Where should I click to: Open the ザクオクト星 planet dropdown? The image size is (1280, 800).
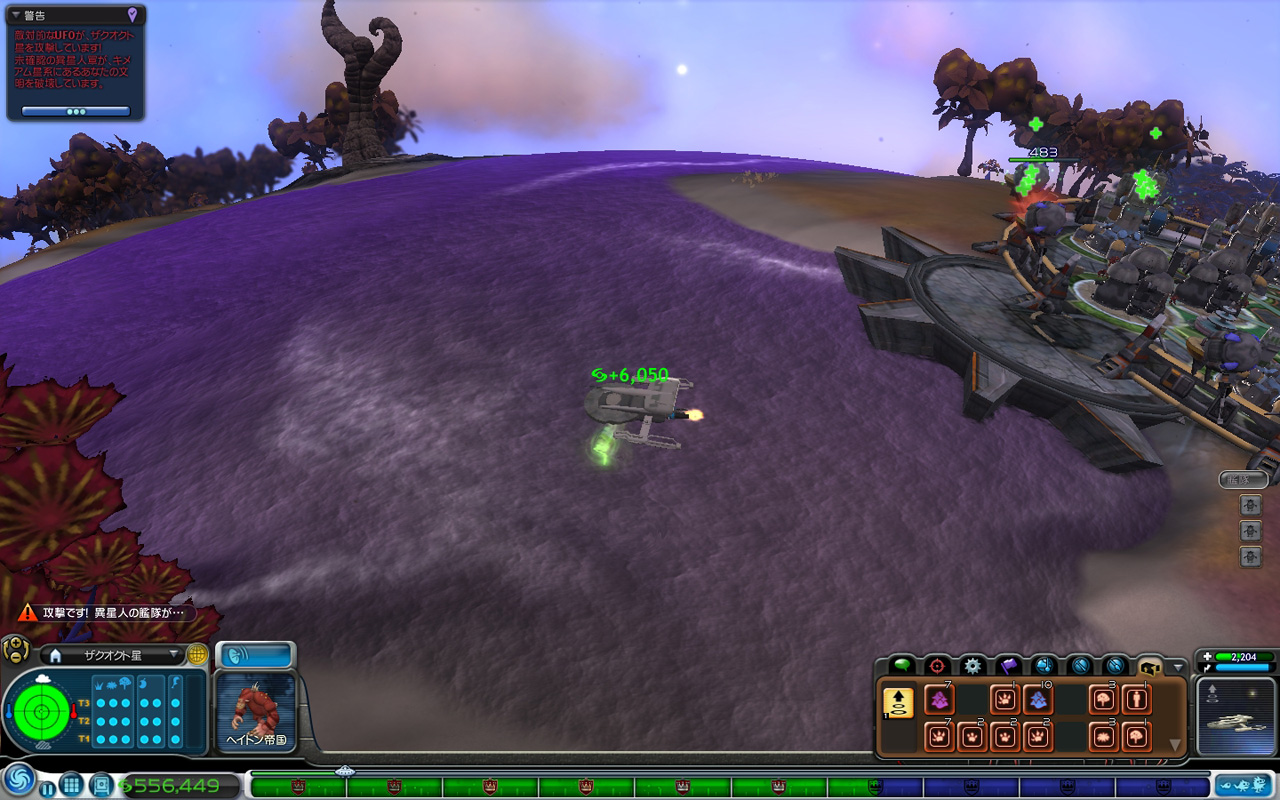176,655
